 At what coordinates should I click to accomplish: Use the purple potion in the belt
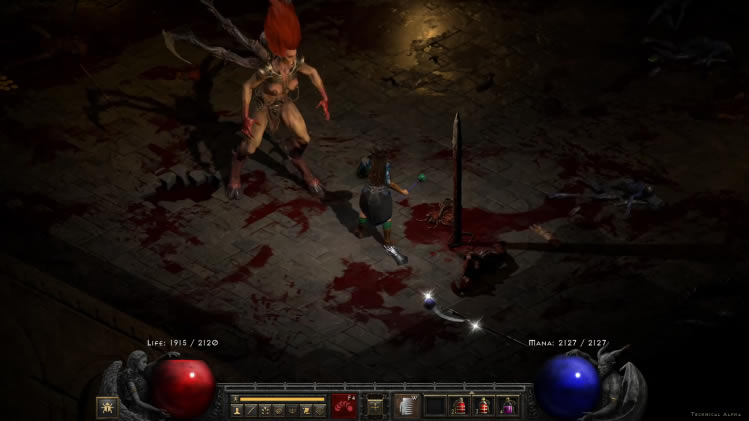509,406
